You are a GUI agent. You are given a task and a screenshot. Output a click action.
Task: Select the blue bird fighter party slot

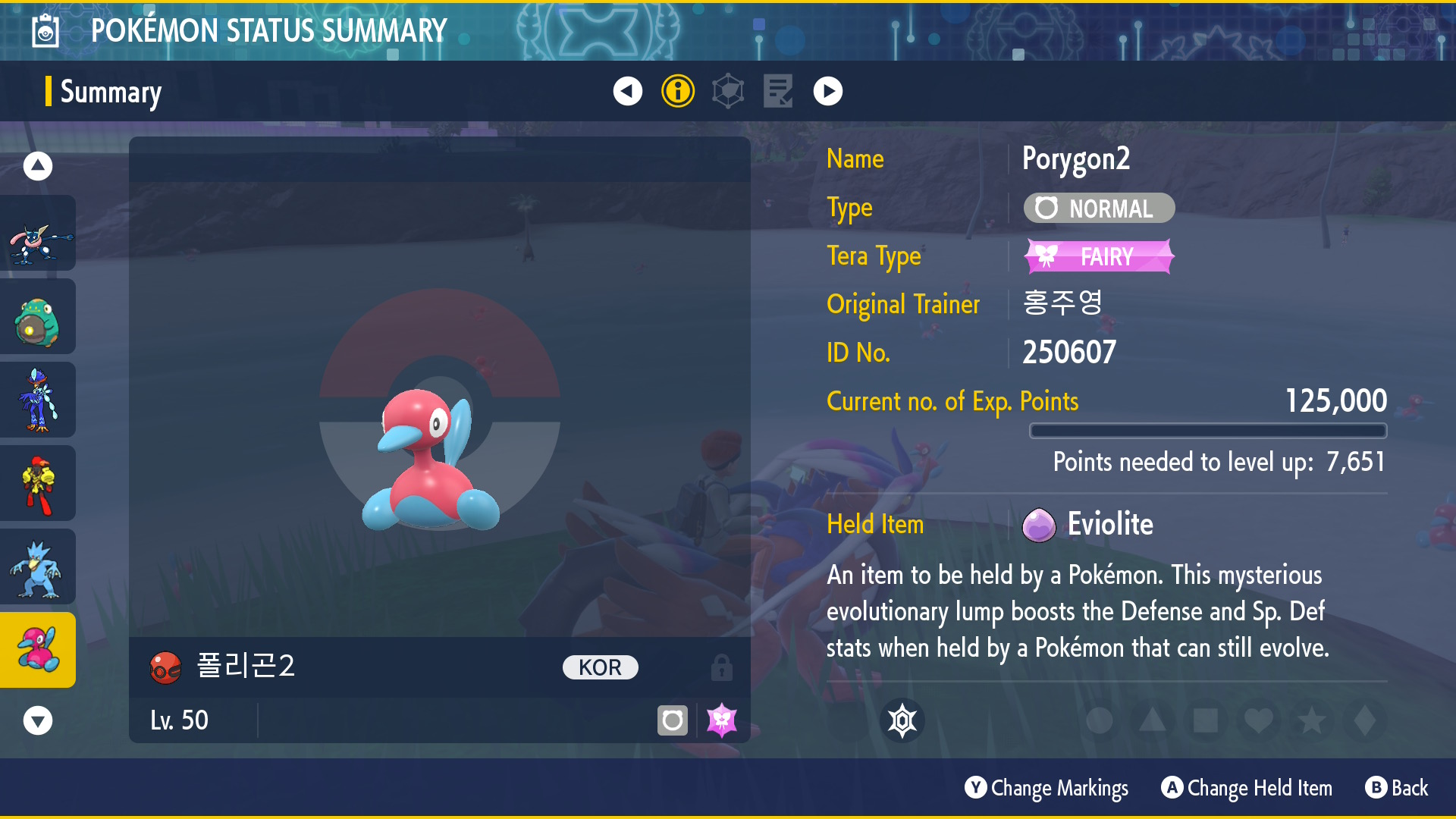pyautogui.click(x=38, y=400)
